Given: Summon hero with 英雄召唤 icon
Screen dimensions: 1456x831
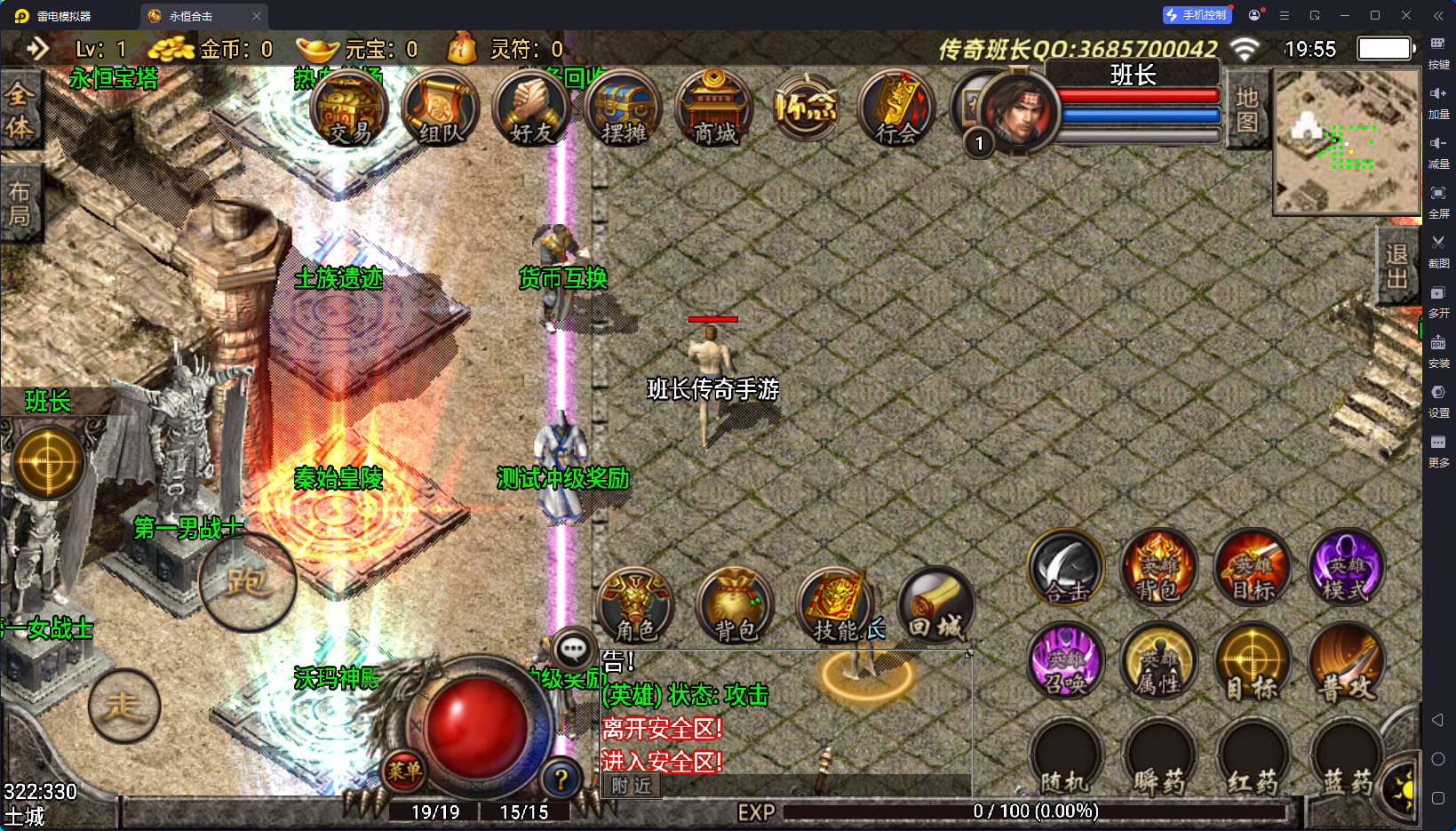Looking at the screenshot, I should tap(1066, 662).
